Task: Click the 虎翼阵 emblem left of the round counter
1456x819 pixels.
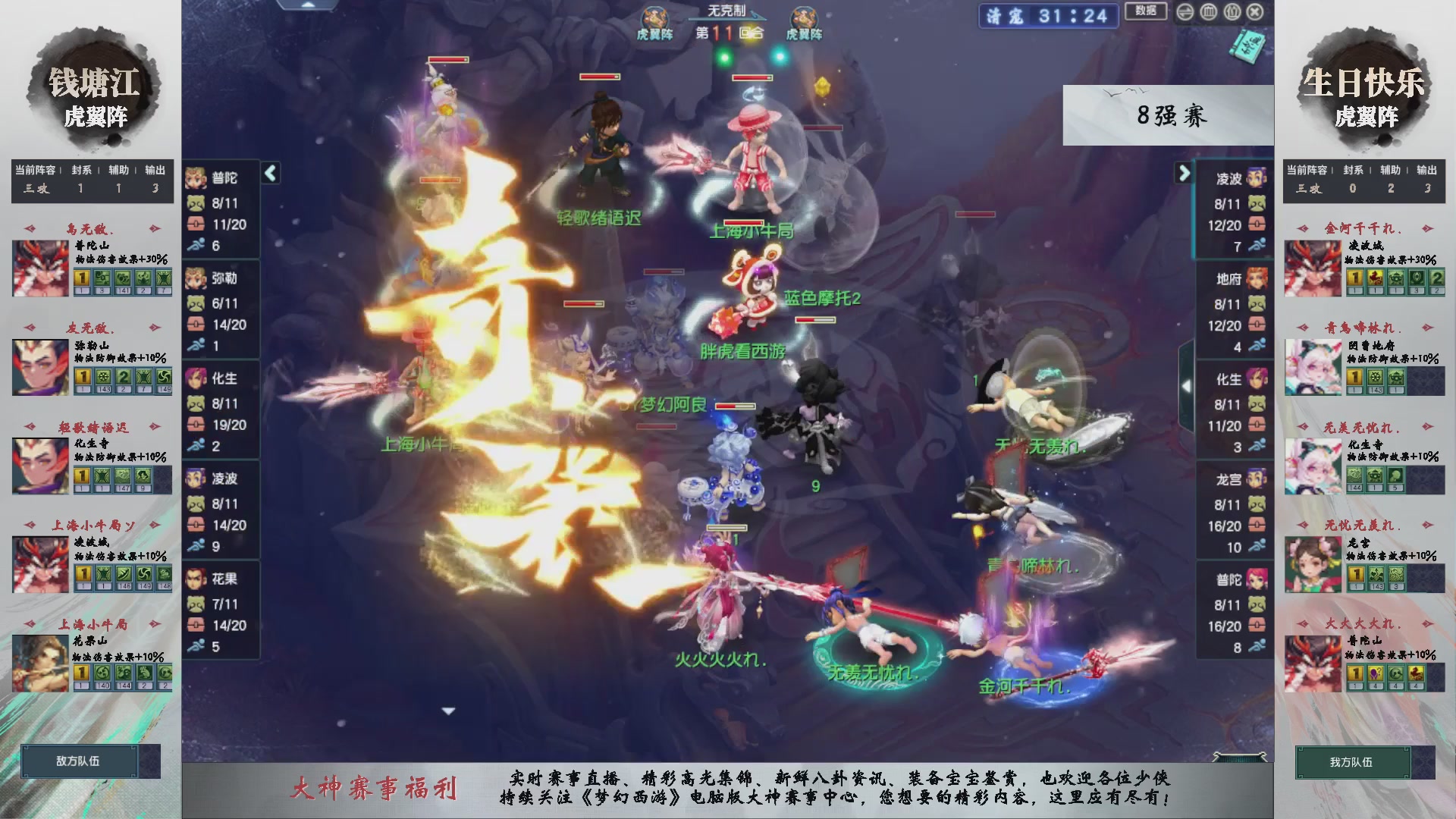Action: point(654,19)
